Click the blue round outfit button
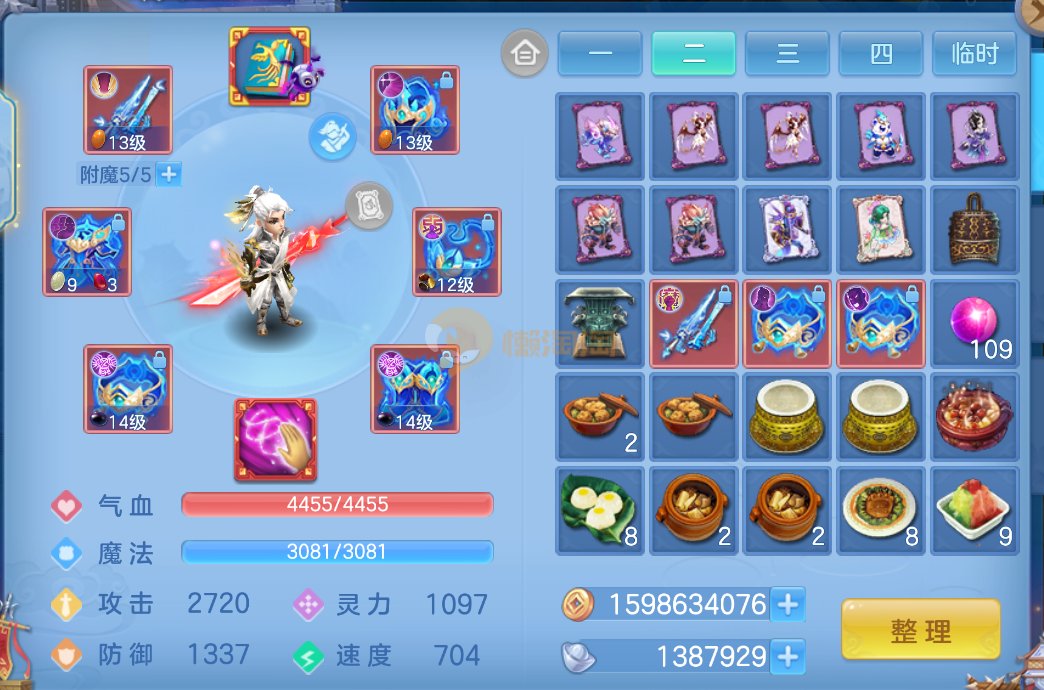Viewport: 1044px width, 690px height. point(333,136)
